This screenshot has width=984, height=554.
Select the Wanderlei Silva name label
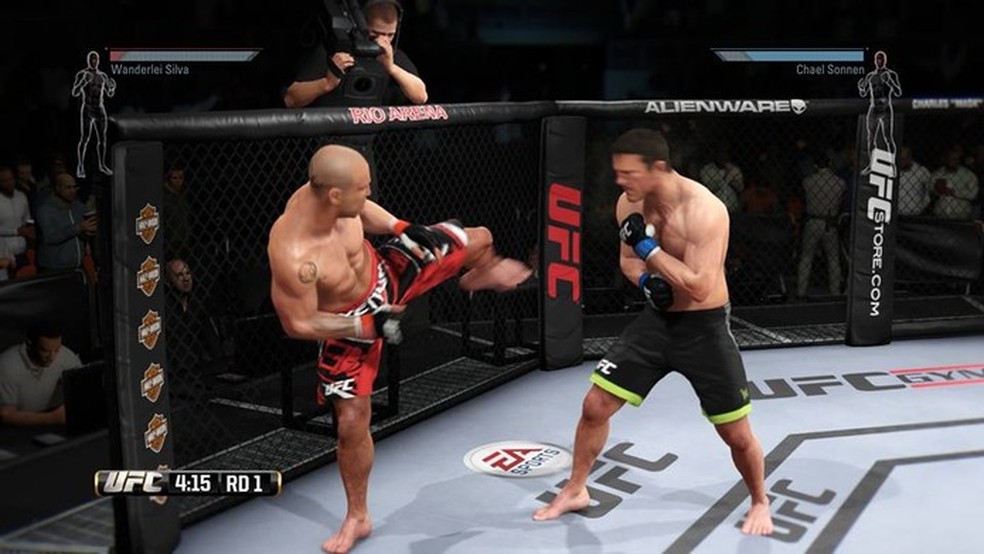click(149, 70)
